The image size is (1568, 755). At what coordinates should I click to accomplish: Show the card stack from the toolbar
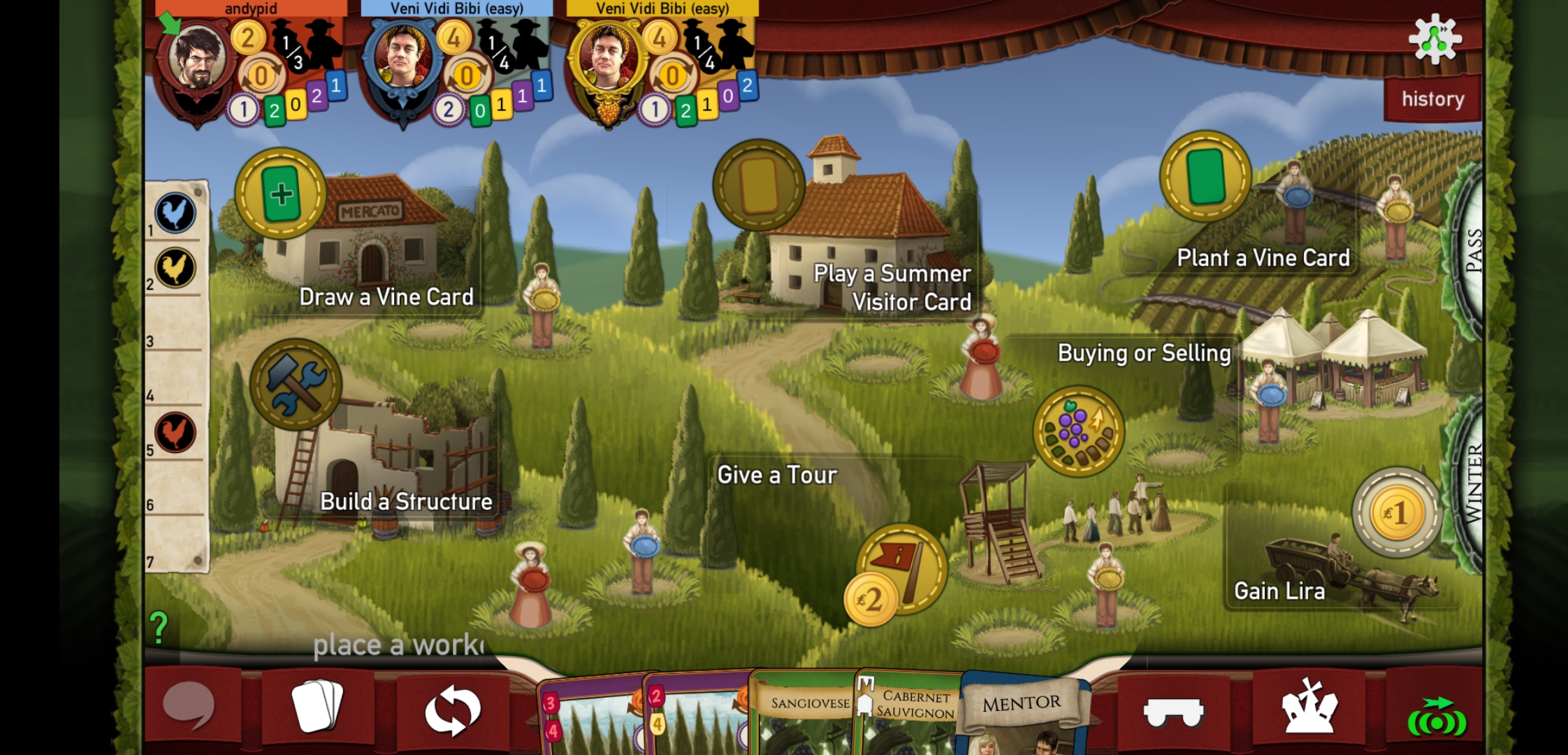click(317, 706)
